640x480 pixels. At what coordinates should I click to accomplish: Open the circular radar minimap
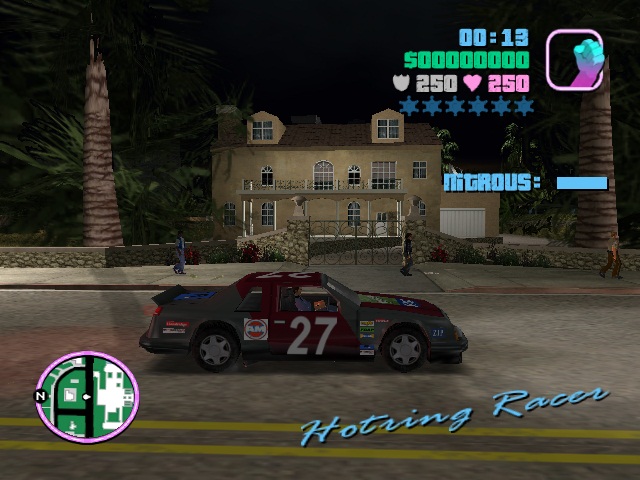[87, 396]
